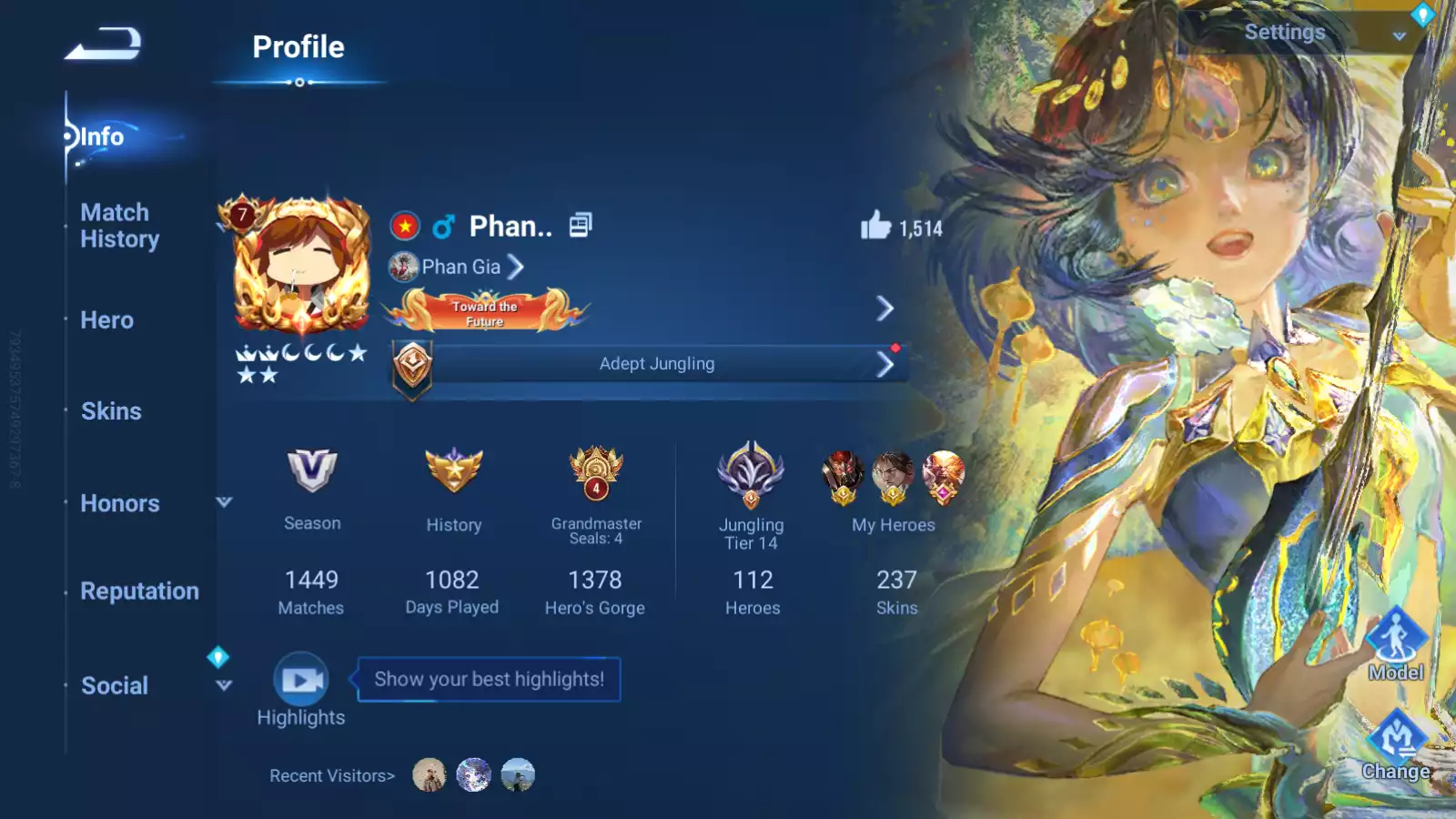Viewport: 1456px width, 819px height.
Task: View the Reputation tab
Action: (139, 591)
